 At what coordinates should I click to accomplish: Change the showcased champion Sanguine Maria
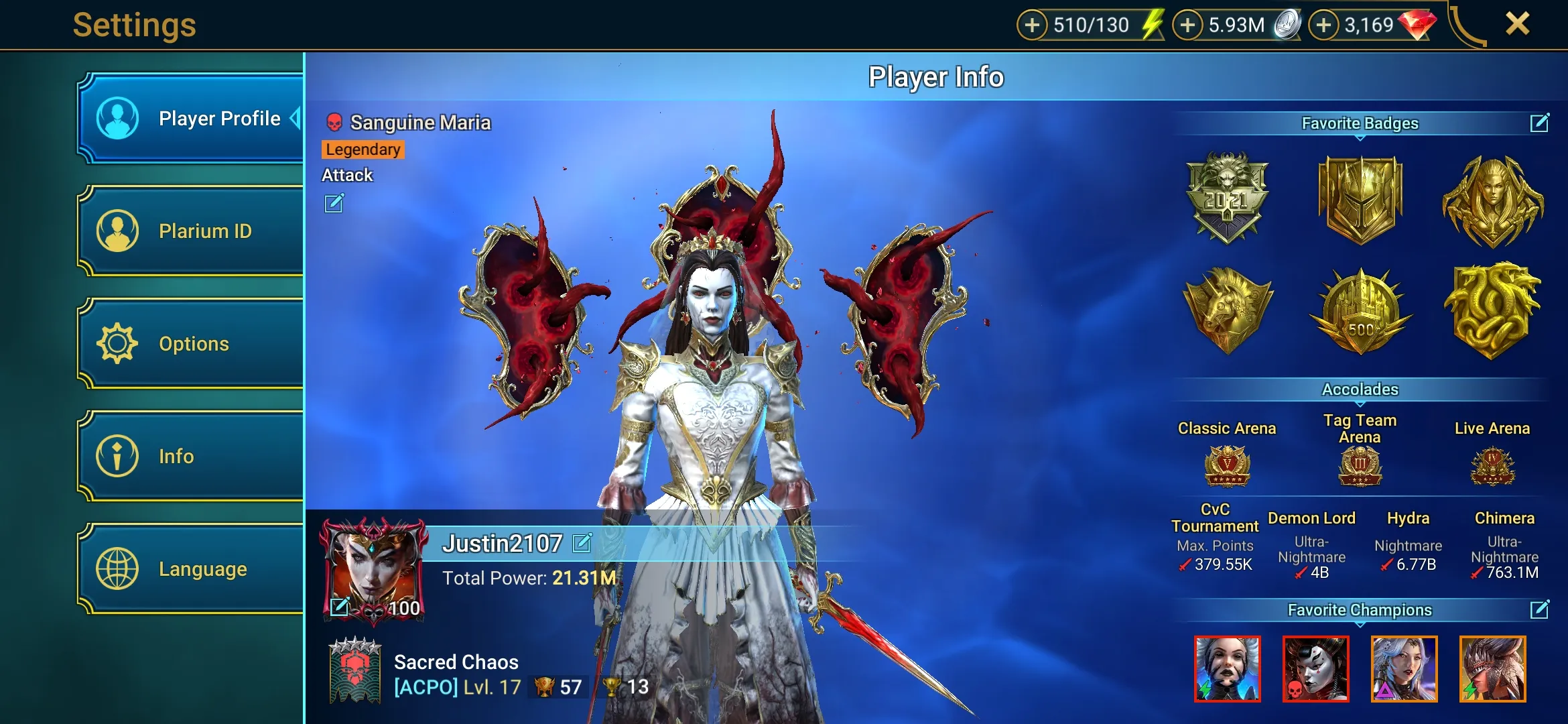pyautogui.click(x=334, y=203)
